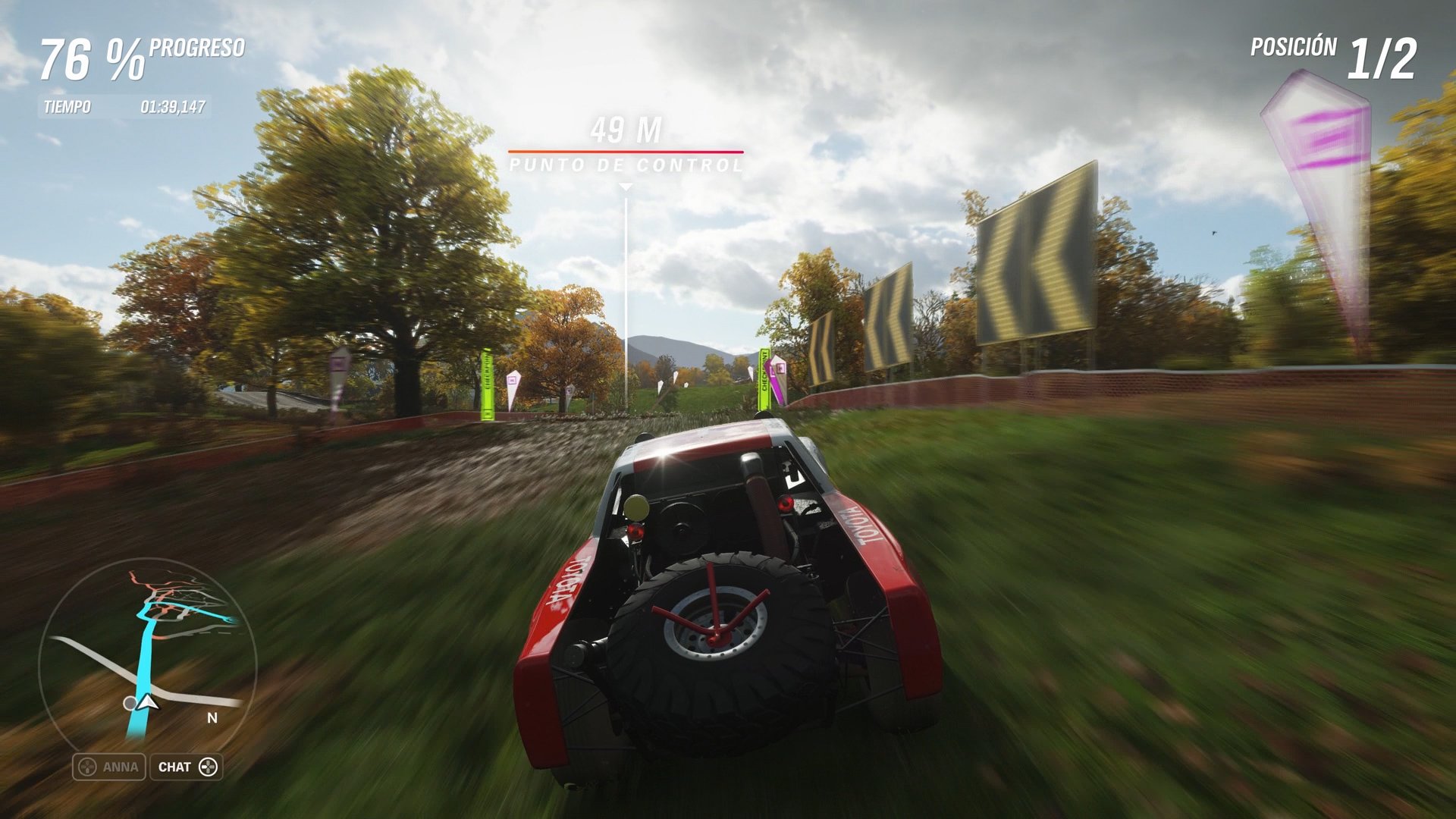Click the PUNTO DE CONTROL marker arrow
This screenshot has height=819, width=1456.
click(x=626, y=186)
